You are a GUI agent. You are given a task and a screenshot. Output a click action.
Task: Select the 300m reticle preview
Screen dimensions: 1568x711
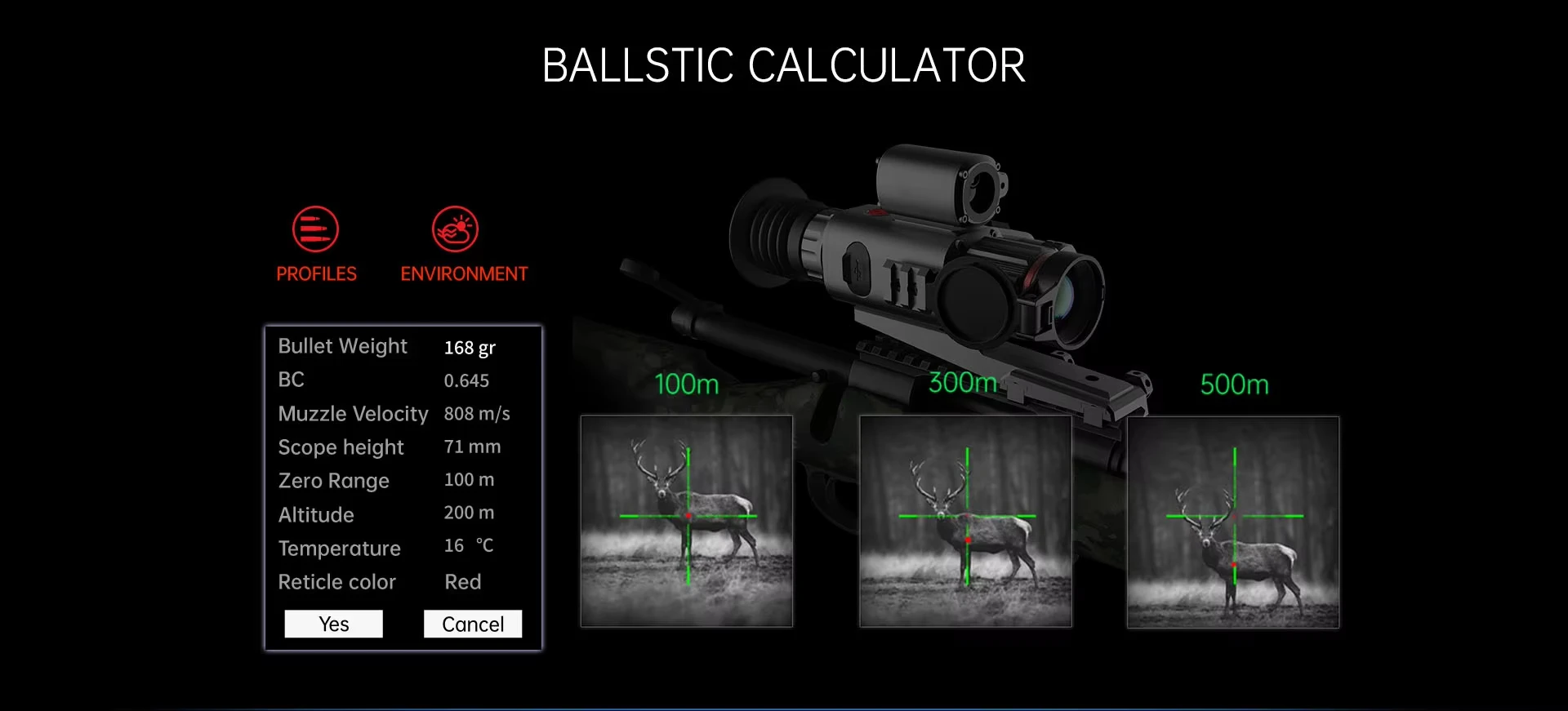point(965,521)
